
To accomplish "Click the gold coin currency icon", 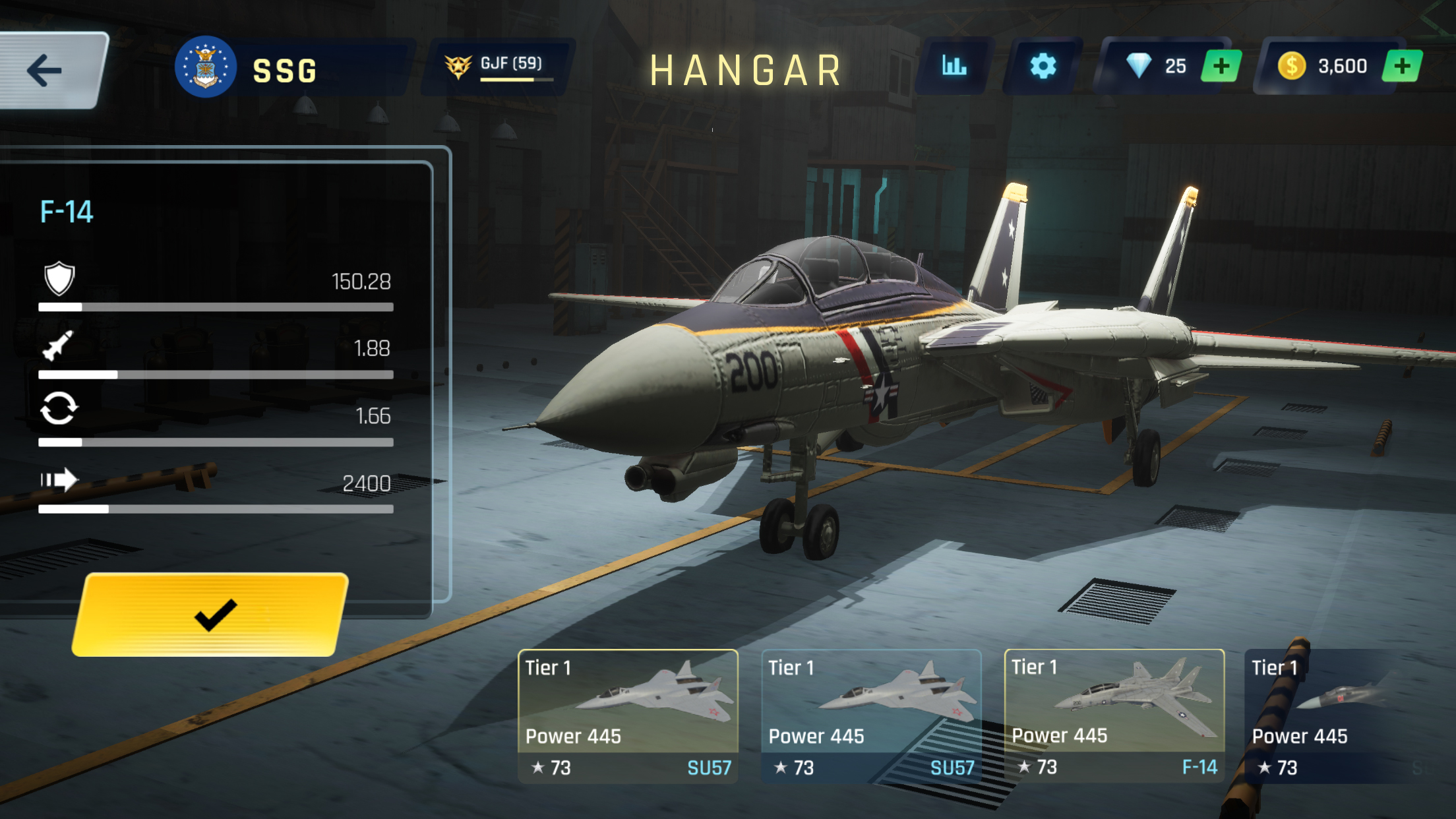I will pos(1292,65).
